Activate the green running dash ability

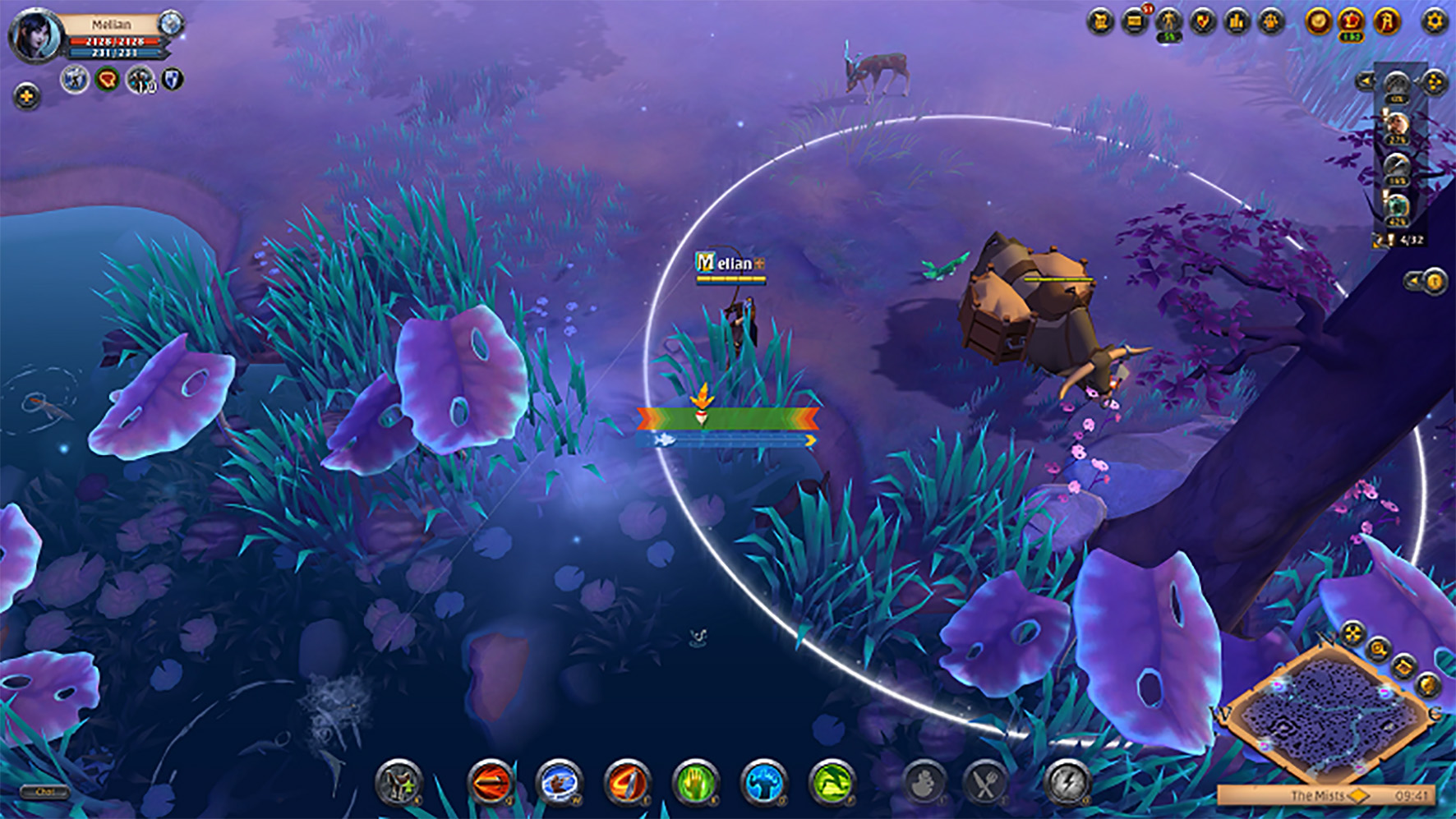point(832,781)
